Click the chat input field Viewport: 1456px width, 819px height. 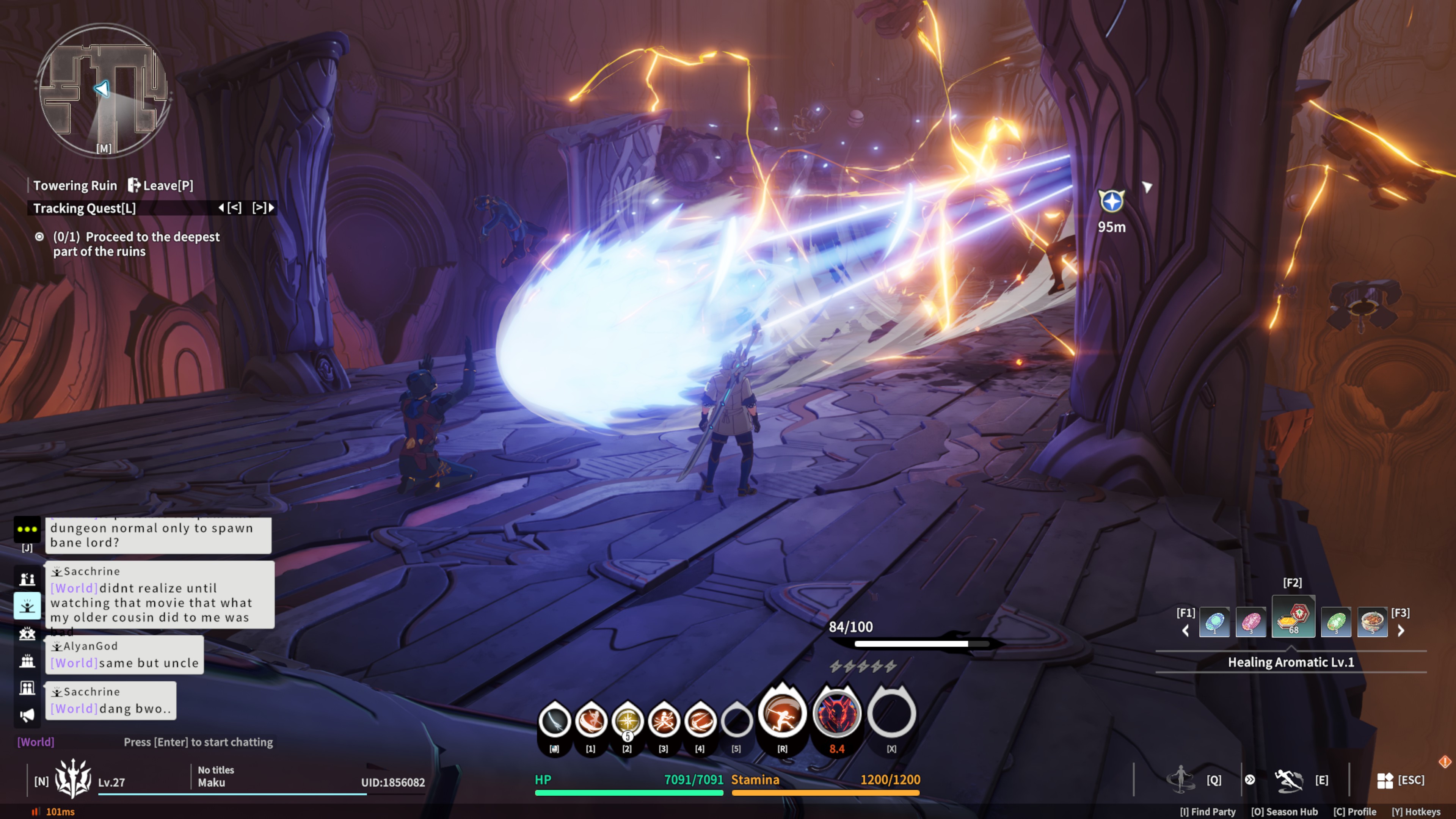click(198, 742)
